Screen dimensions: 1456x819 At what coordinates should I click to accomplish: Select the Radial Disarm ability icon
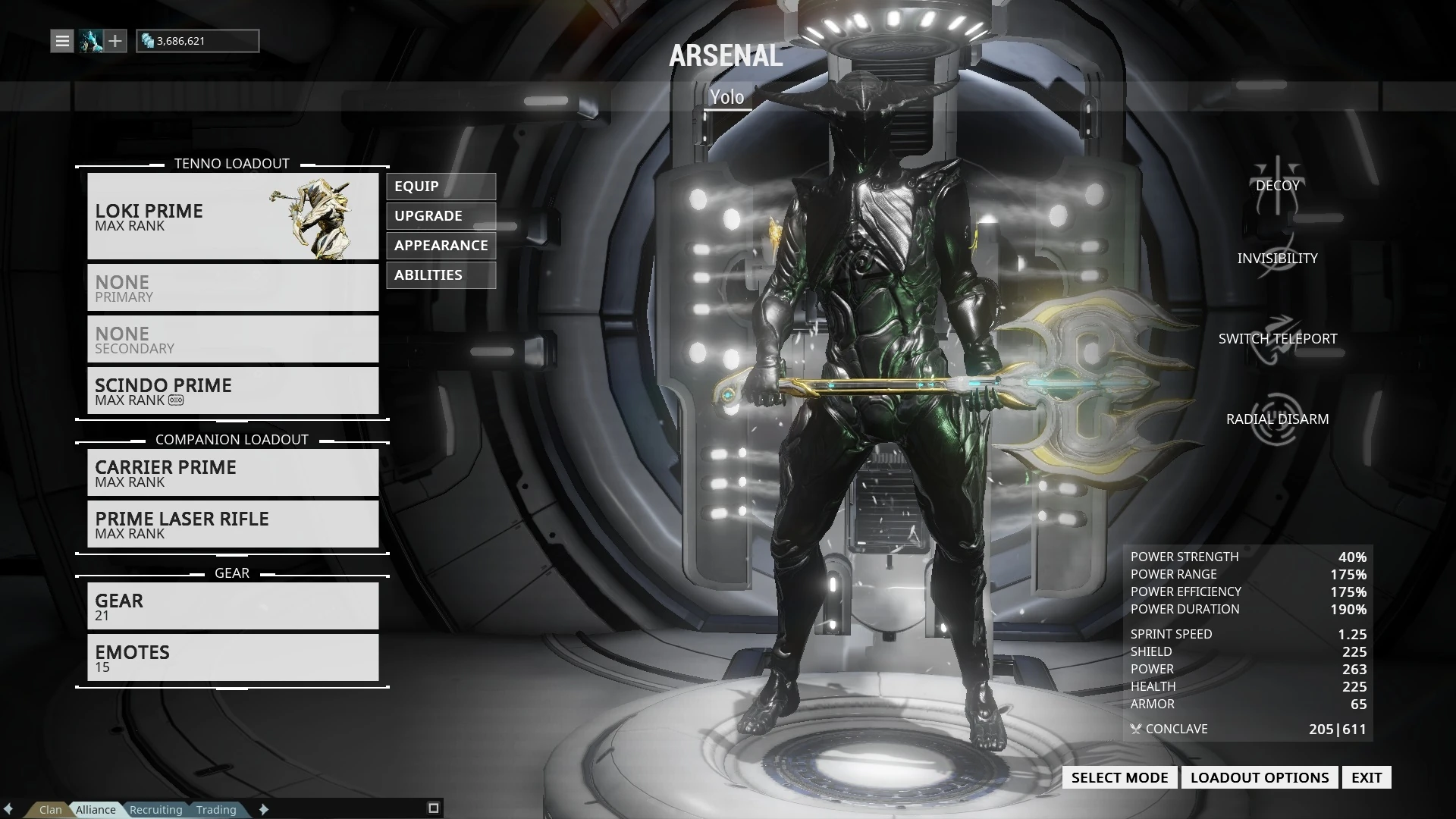(1276, 419)
